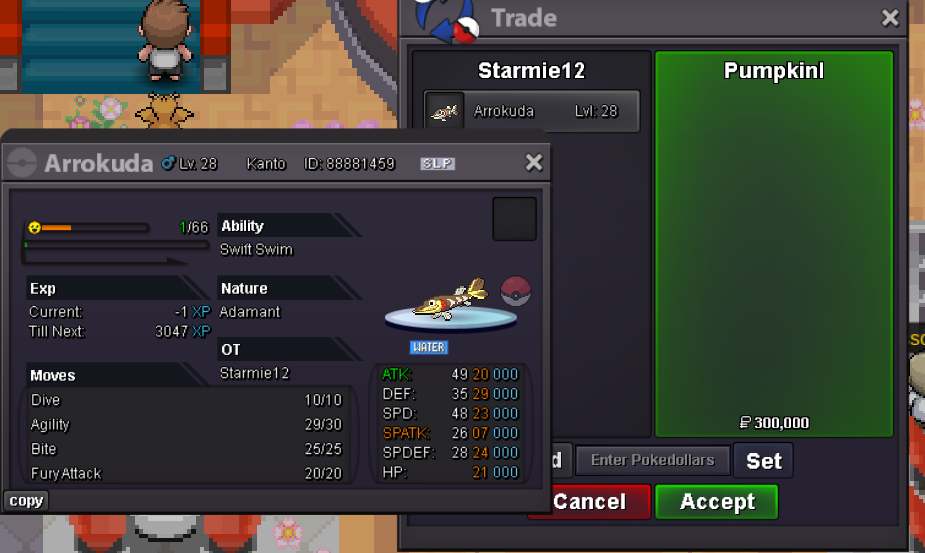Click the Poké Ball icon beside Arrokuda
Screen dimensions: 925x553
(x=516, y=291)
